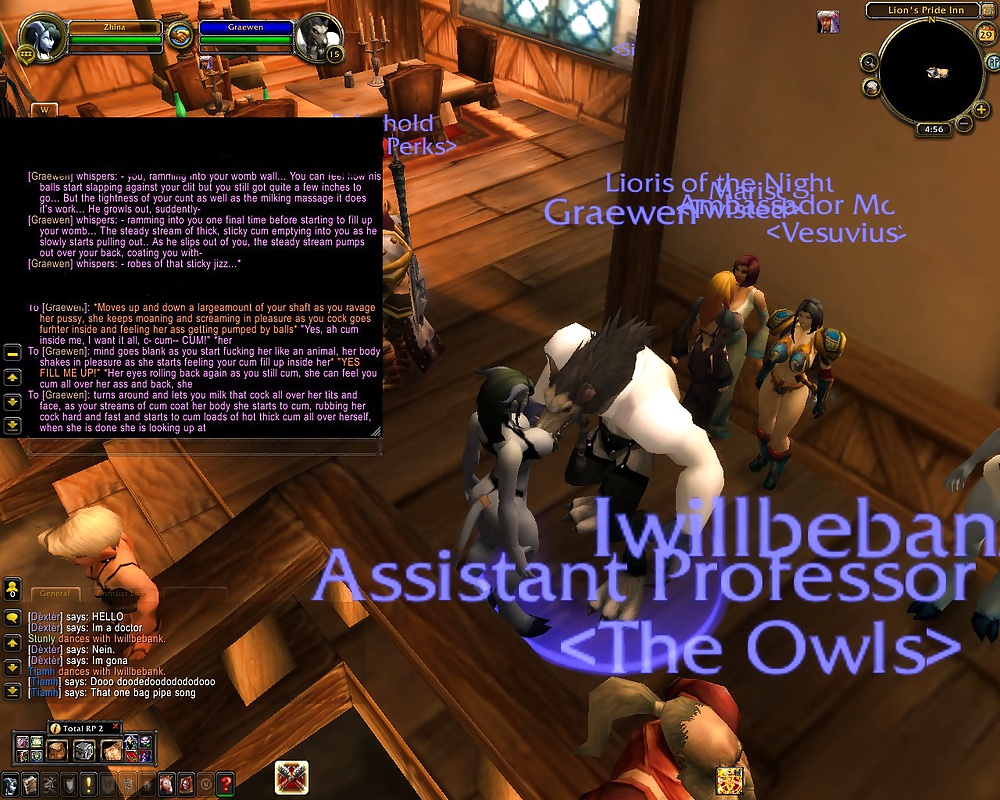Open the chat speech bubble menu
The image size is (1000, 800).
pos(13,618)
